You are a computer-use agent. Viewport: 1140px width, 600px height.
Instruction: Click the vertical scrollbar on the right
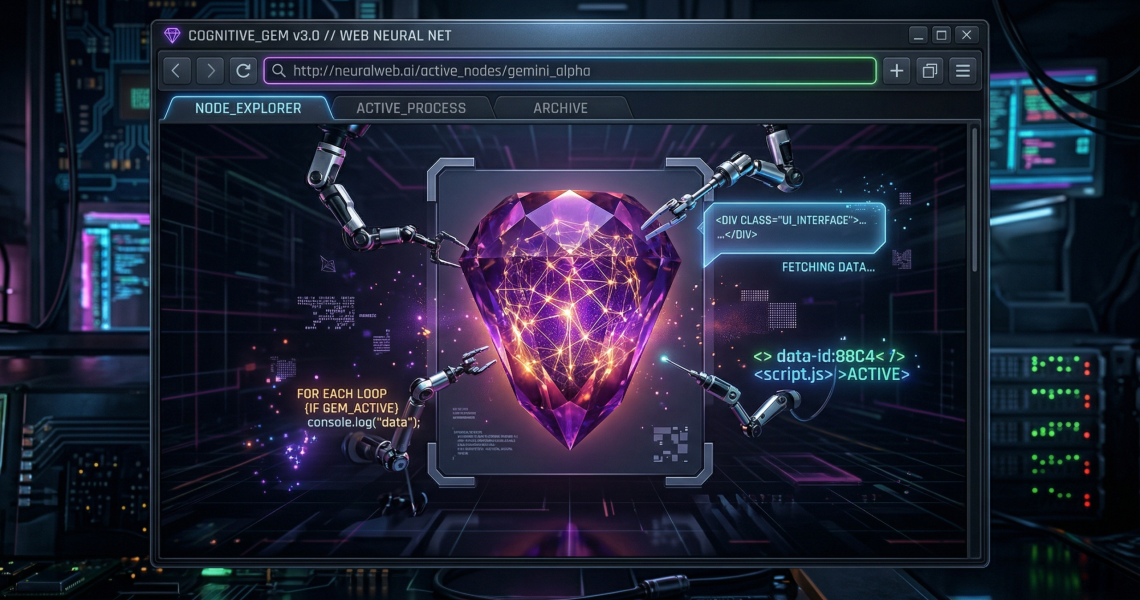pos(975,200)
